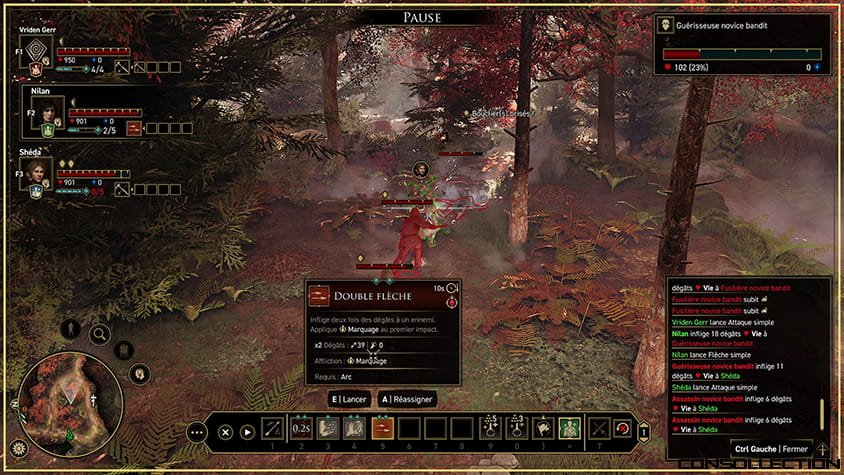Click the round X cancel button on the hotbar
This screenshot has height=475, width=844.
pyautogui.click(x=225, y=432)
